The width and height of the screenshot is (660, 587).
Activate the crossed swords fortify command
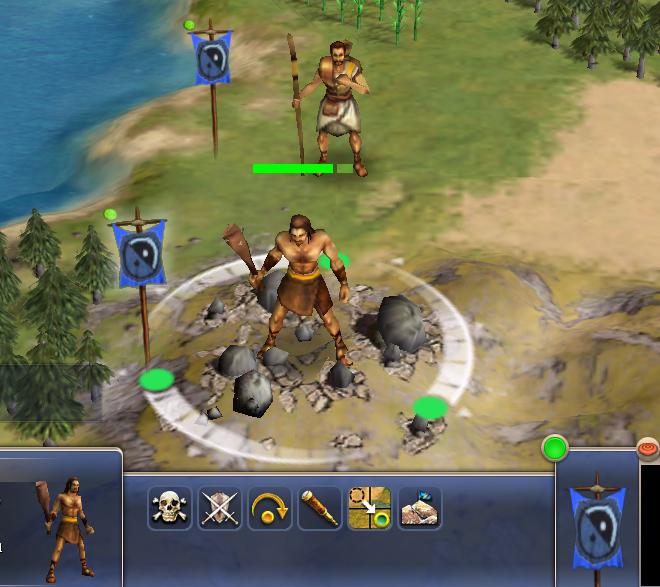click(220, 509)
